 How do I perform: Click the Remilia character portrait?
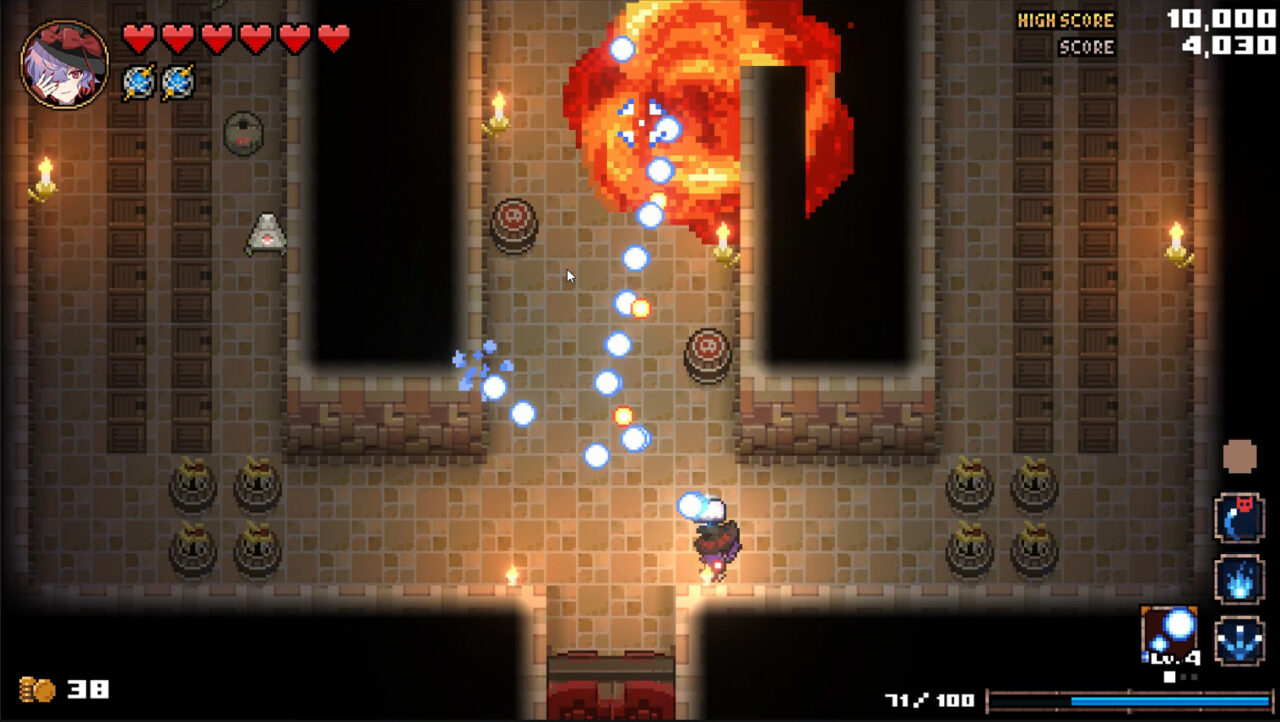(62, 62)
